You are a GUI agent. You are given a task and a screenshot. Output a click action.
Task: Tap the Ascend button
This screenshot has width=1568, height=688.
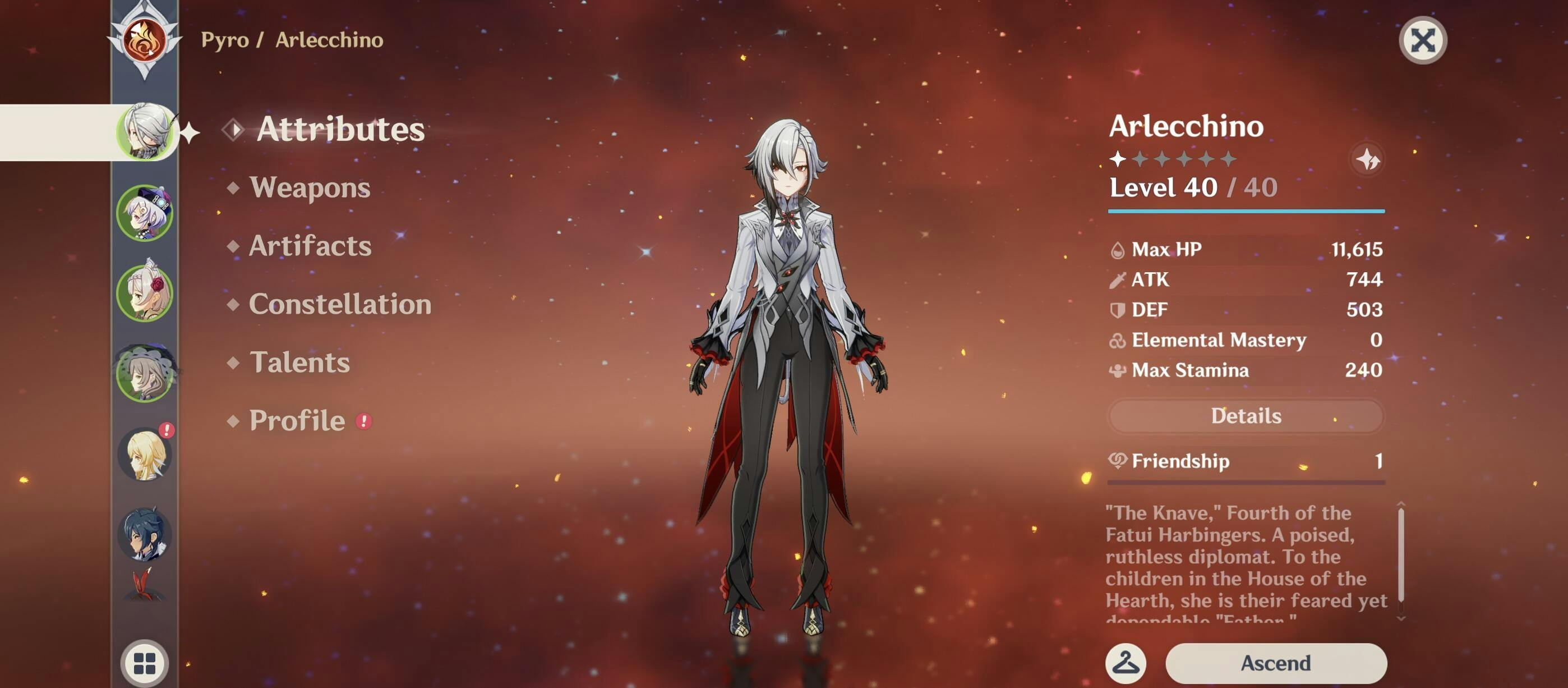[x=1275, y=662]
